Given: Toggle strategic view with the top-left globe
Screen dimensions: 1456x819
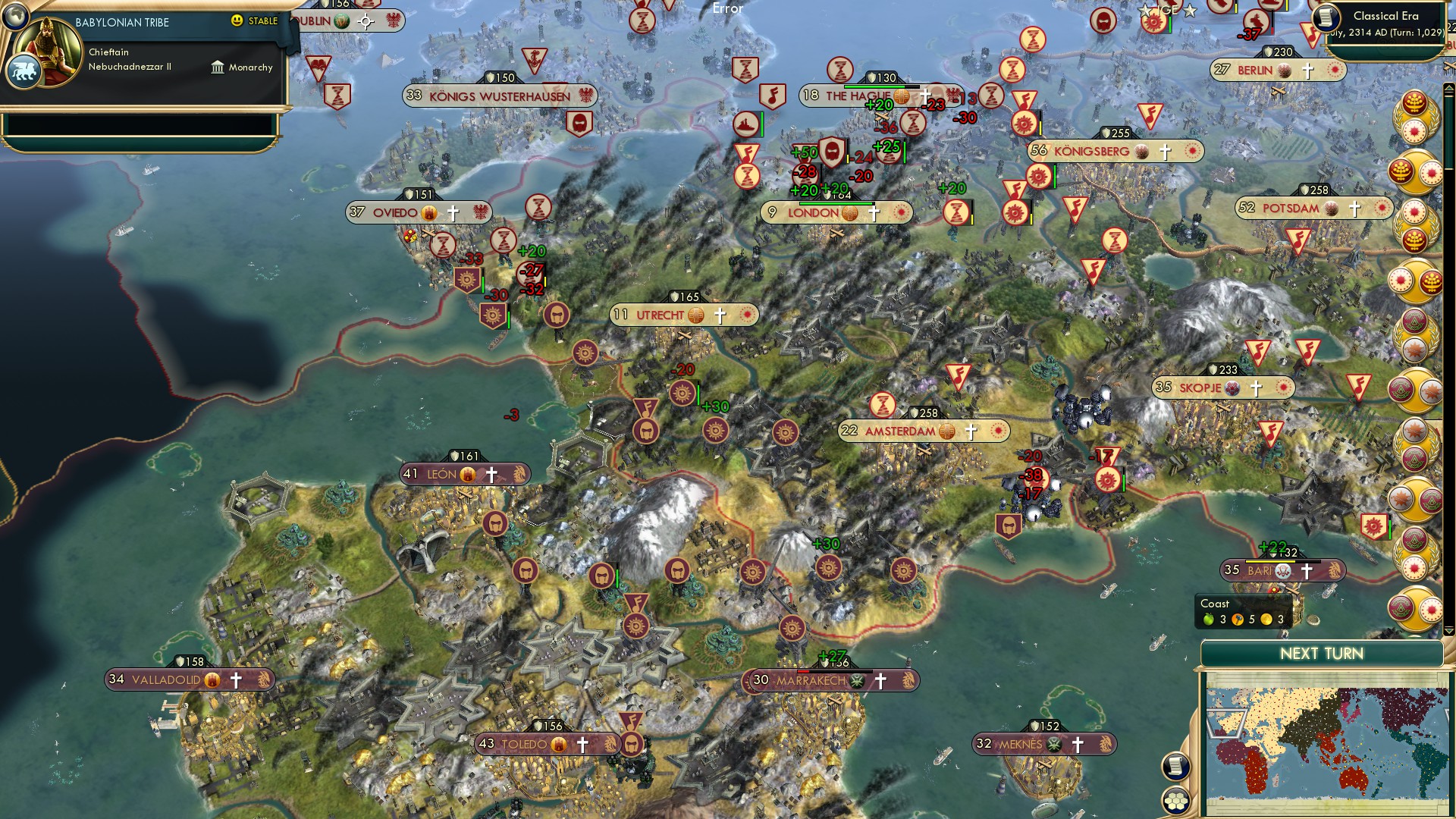Looking at the screenshot, I should pos(16,17).
